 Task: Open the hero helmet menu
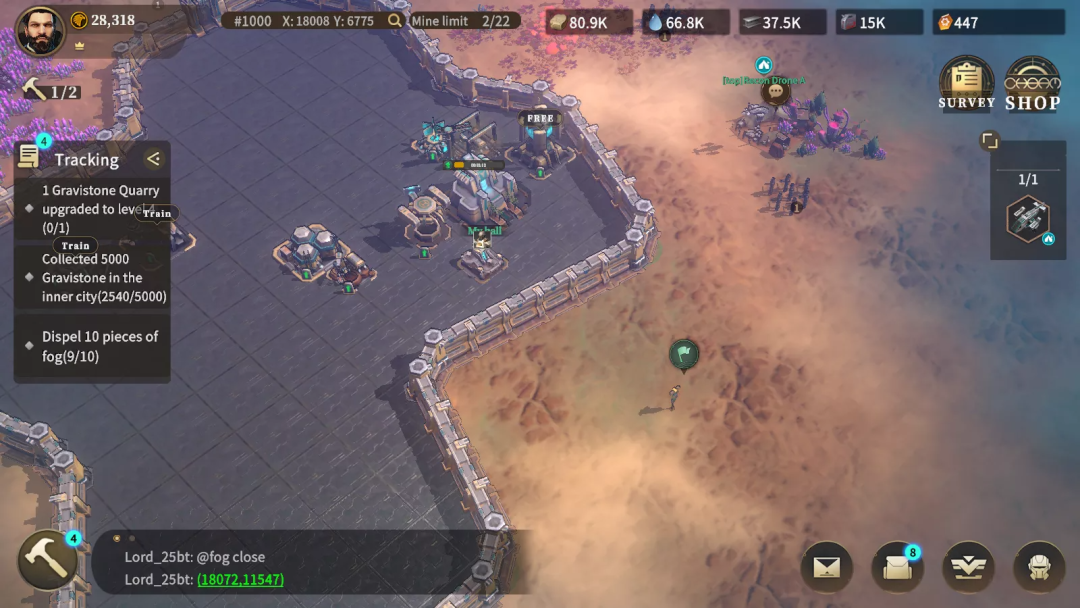pos(1039,567)
